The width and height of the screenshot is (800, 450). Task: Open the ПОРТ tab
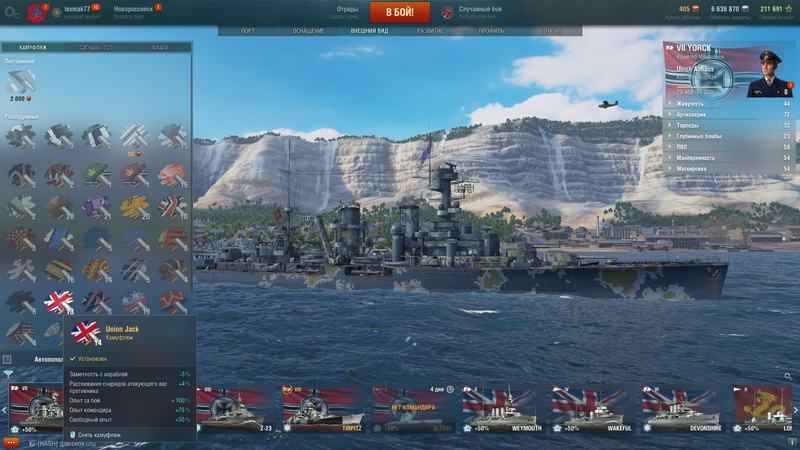[x=248, y=31]
